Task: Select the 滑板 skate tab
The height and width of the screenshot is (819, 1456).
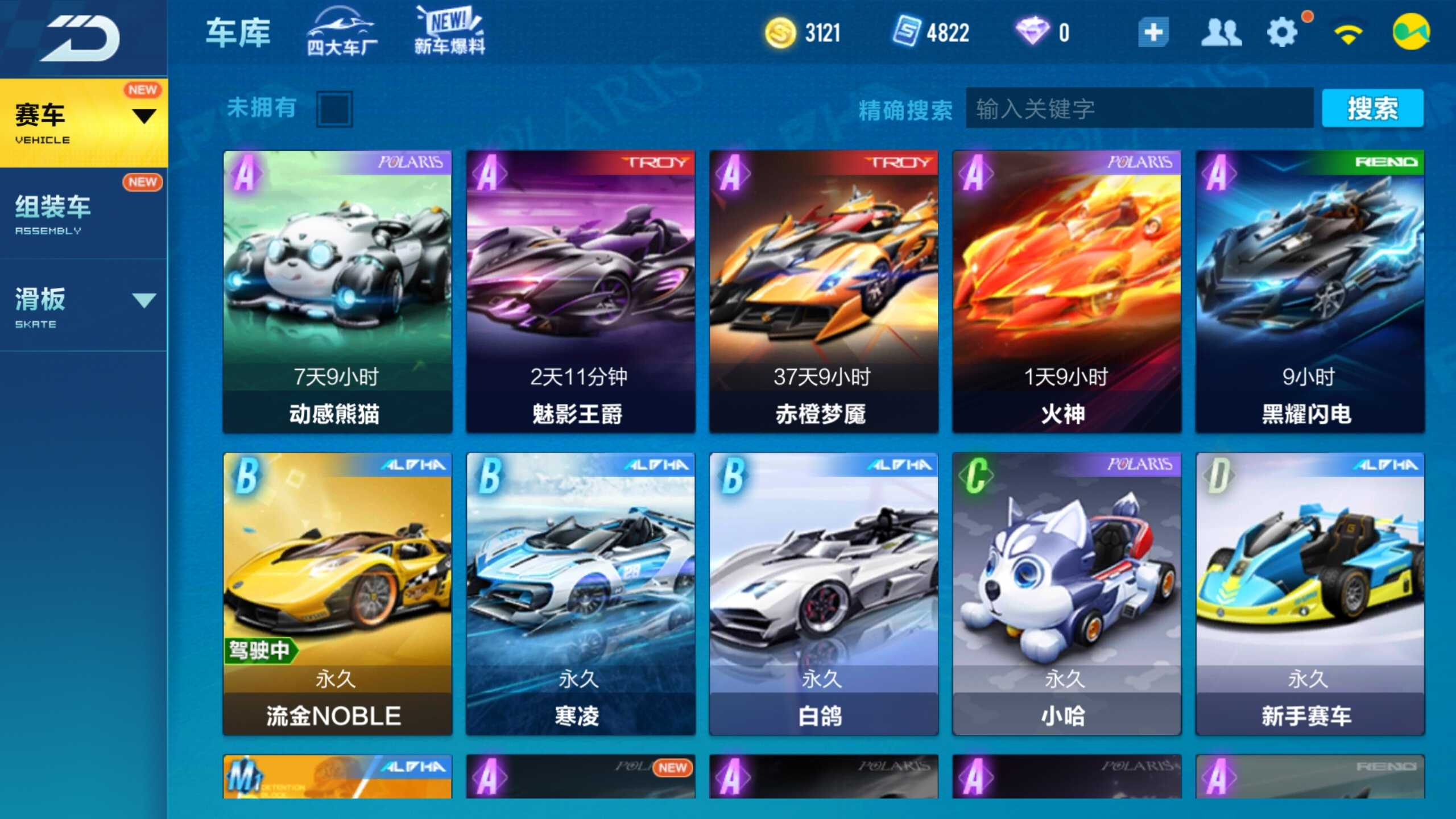Action: pos(40,300)
